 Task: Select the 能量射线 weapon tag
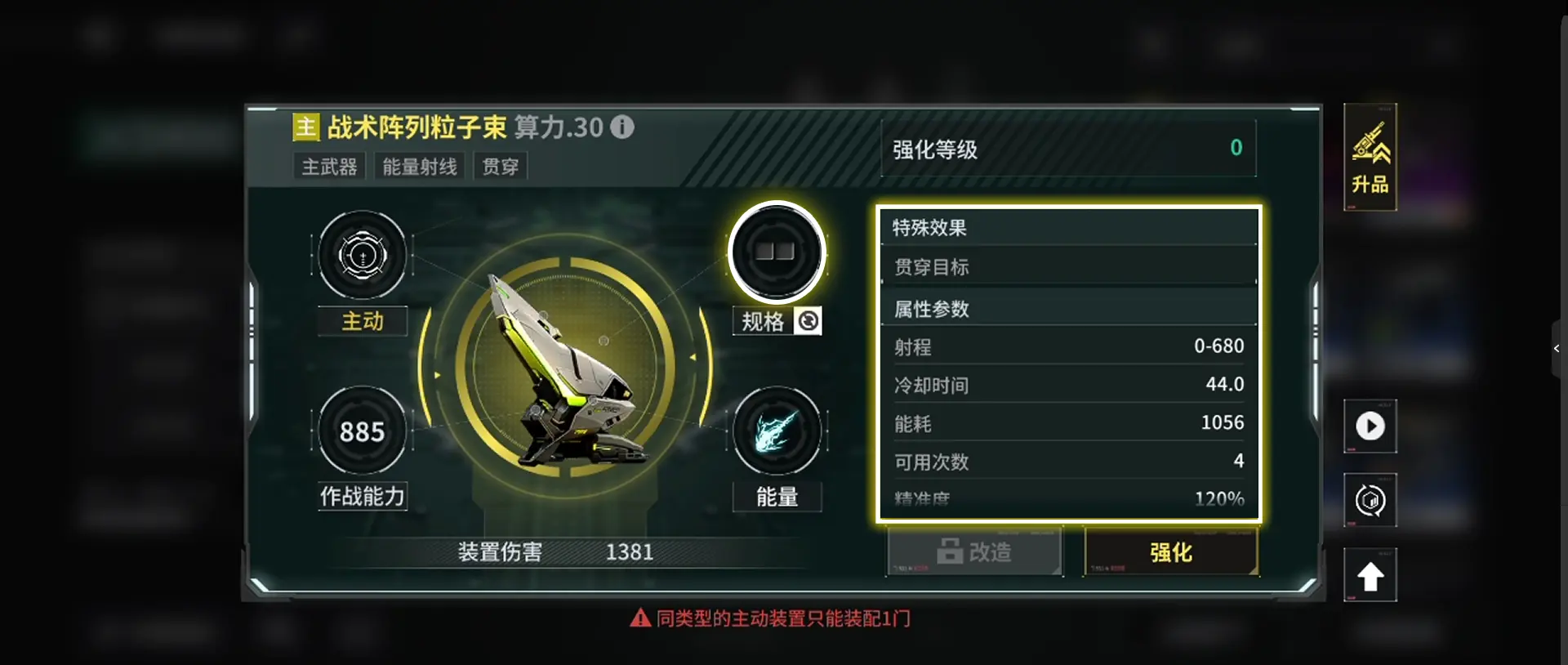click(x=418, y=166)
